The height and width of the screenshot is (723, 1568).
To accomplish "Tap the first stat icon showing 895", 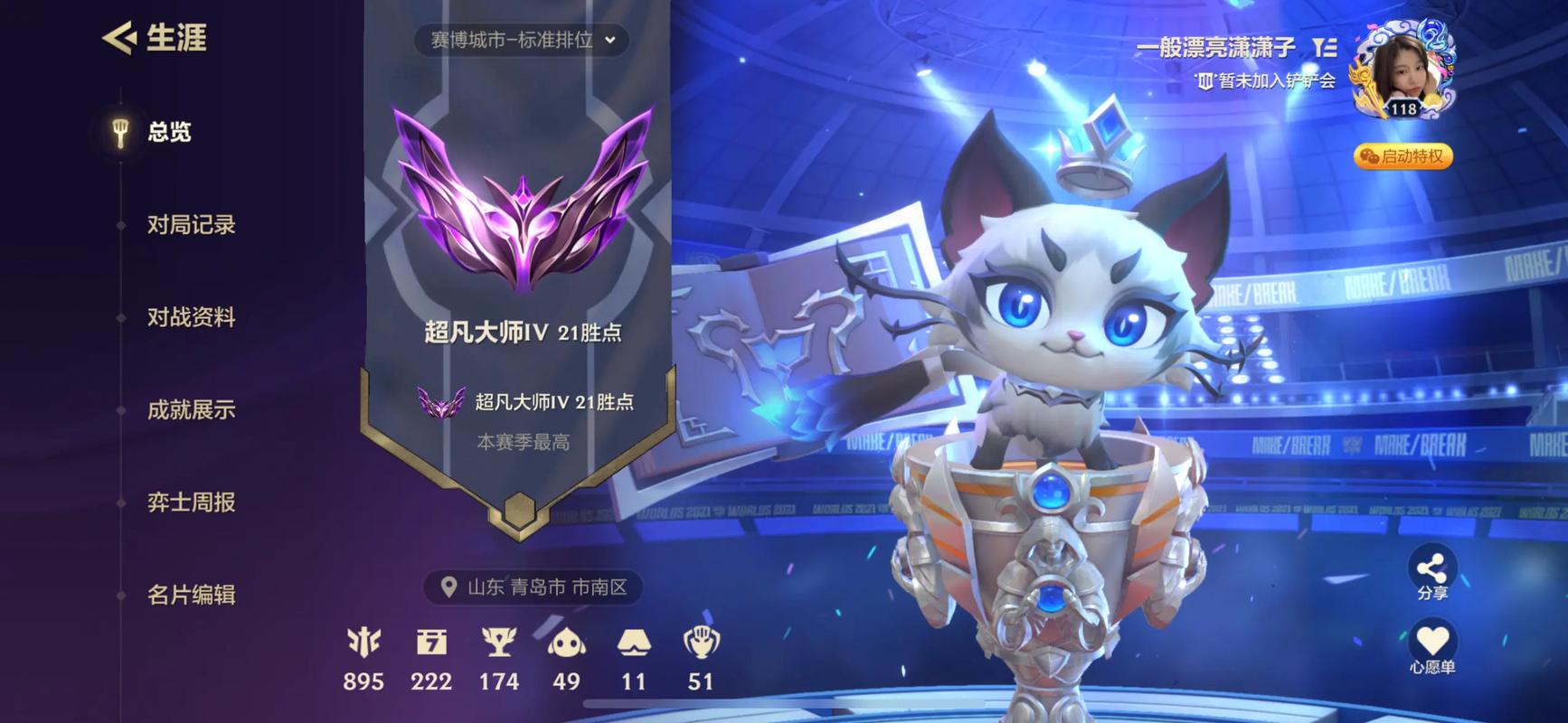I will tap(364, 643).
